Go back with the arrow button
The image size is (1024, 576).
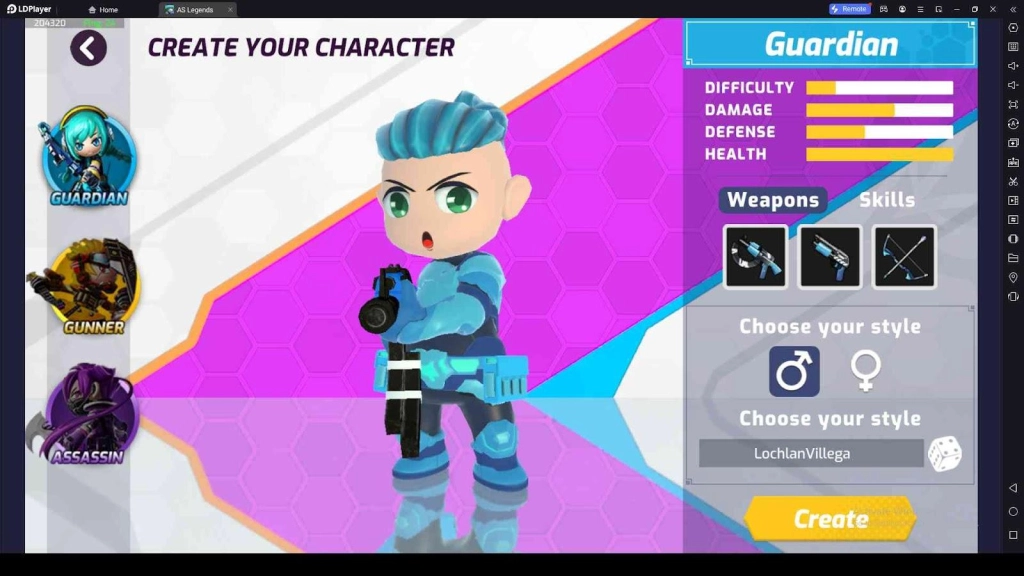tap(88, 47)
